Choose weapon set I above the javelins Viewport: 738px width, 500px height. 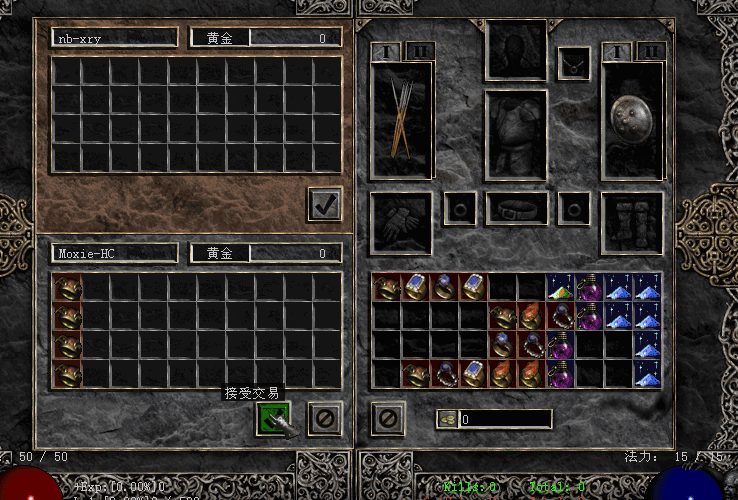pos(386,50)
